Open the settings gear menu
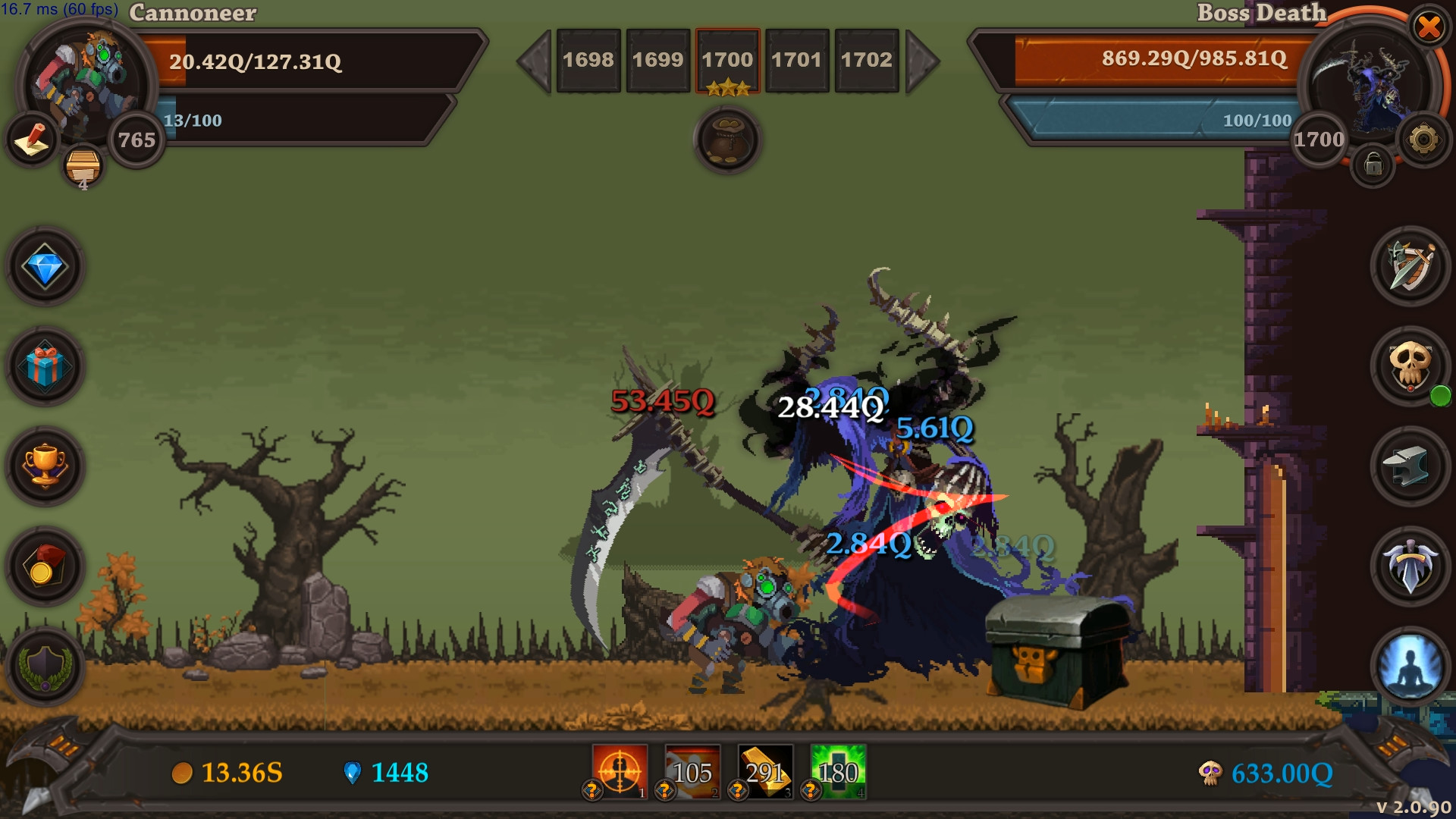This screenshot has width=1456, height=819. pos(1425,140)
